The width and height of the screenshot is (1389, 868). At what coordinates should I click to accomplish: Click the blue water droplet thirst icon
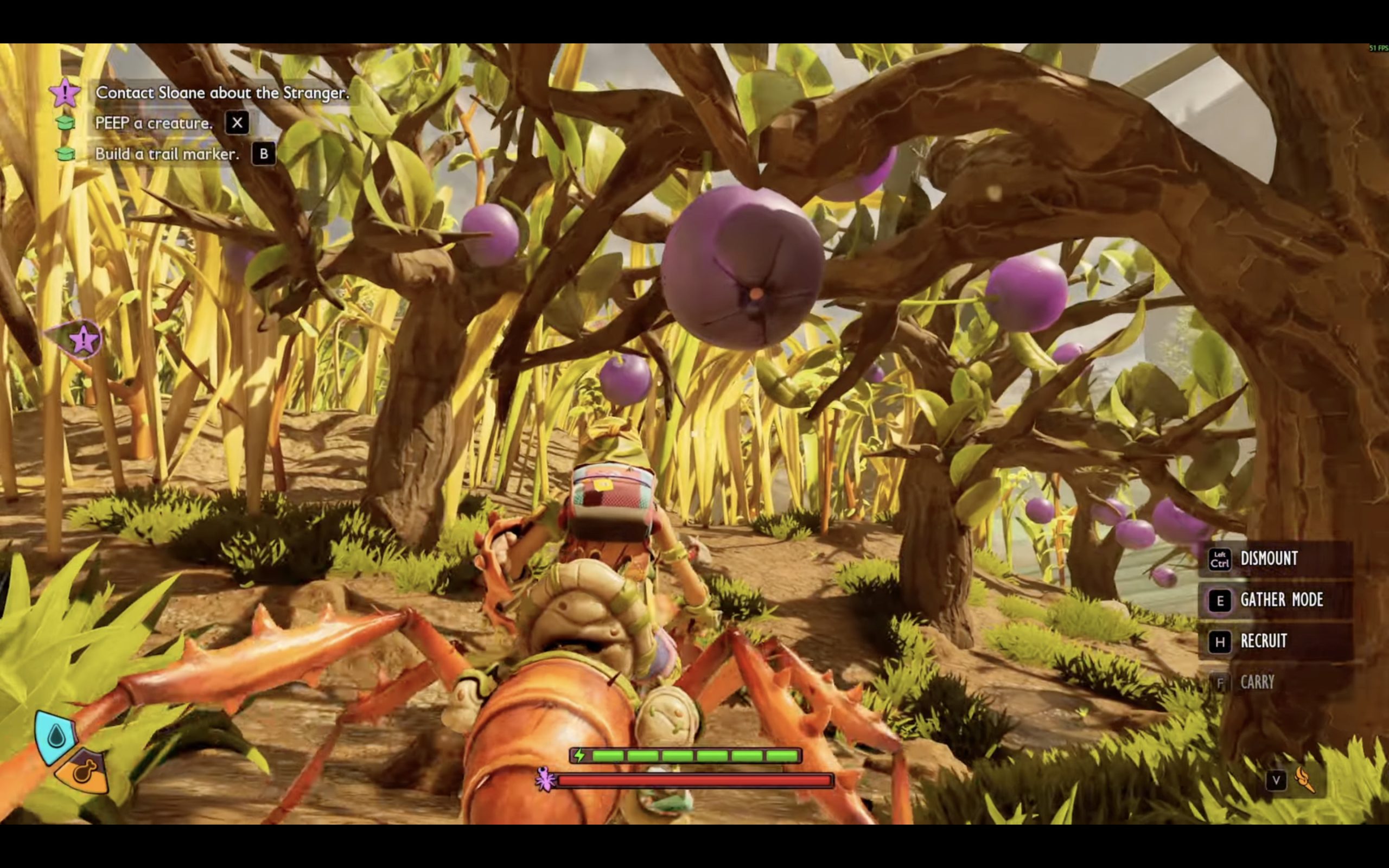[x=56, y=736]
